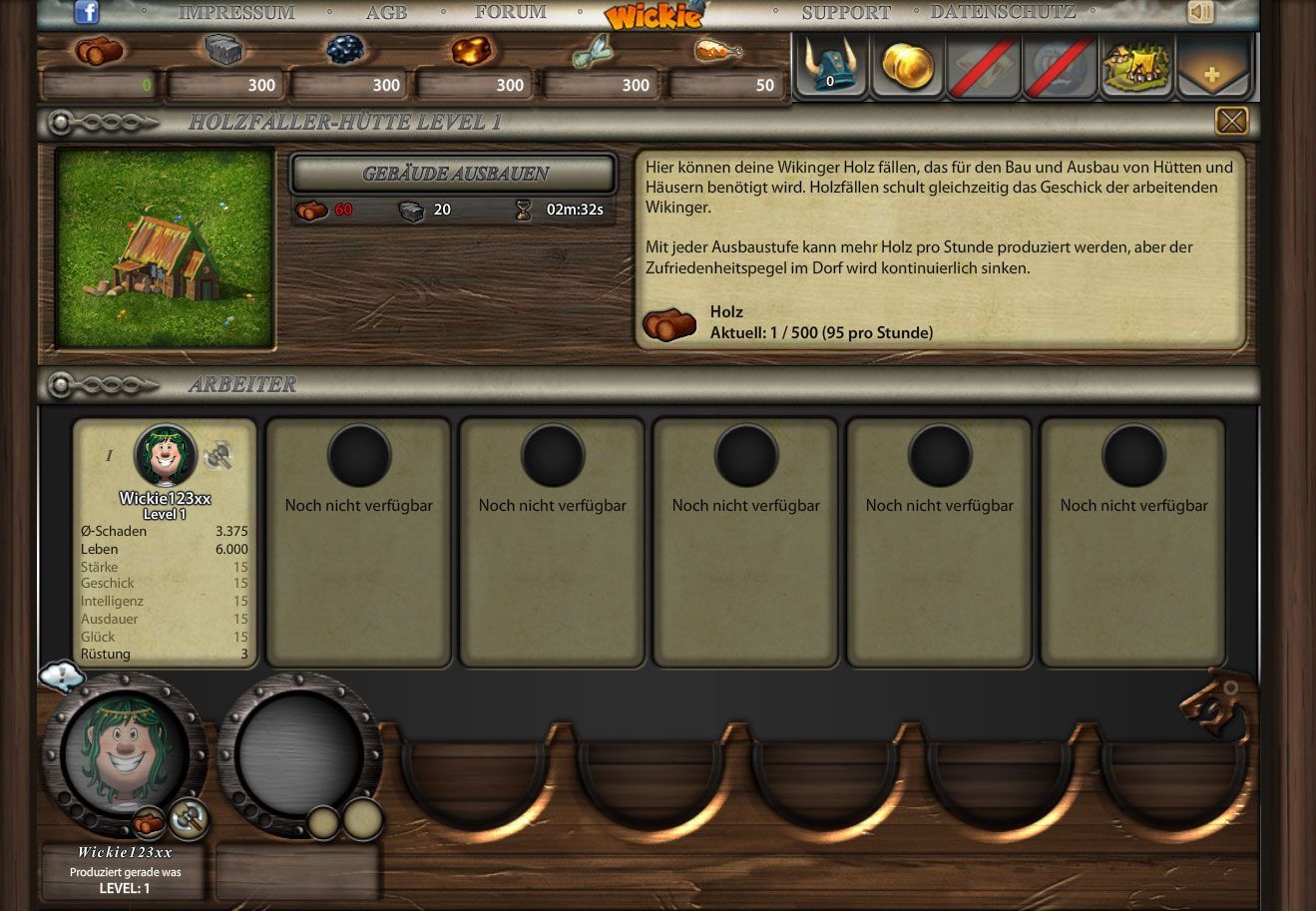This screenshot has width=1316, height=911.
Task: Open the Support page
Action: click(x=846, y=13)
